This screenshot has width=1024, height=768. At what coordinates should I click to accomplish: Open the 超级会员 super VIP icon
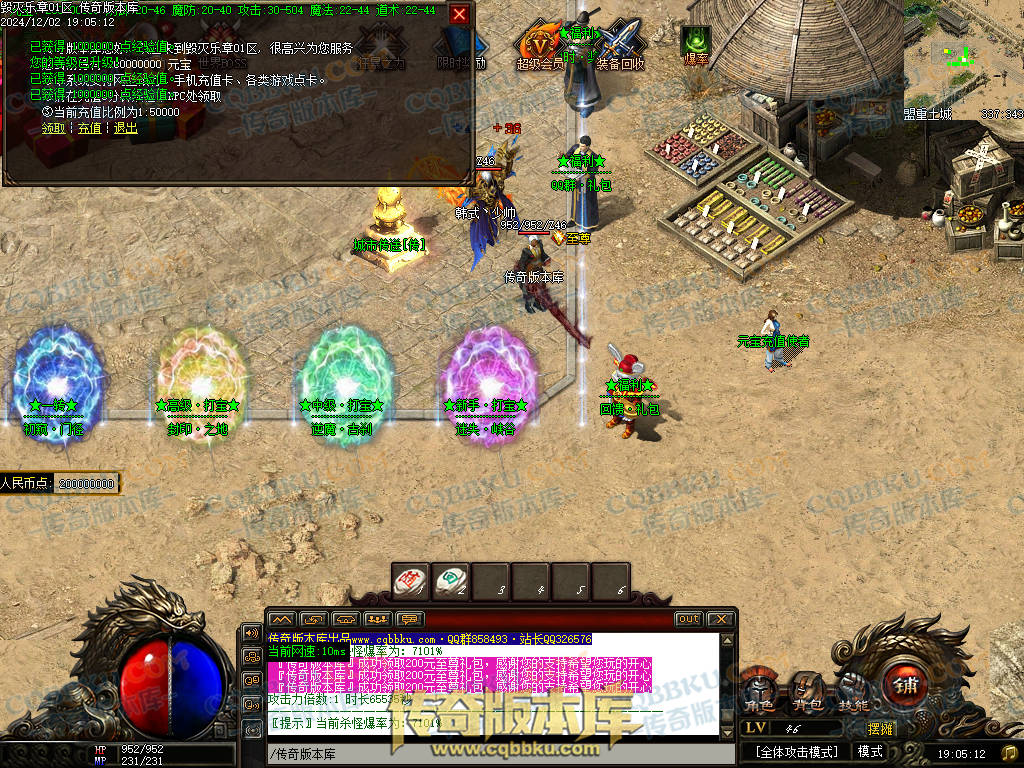[x=540, y=46]
